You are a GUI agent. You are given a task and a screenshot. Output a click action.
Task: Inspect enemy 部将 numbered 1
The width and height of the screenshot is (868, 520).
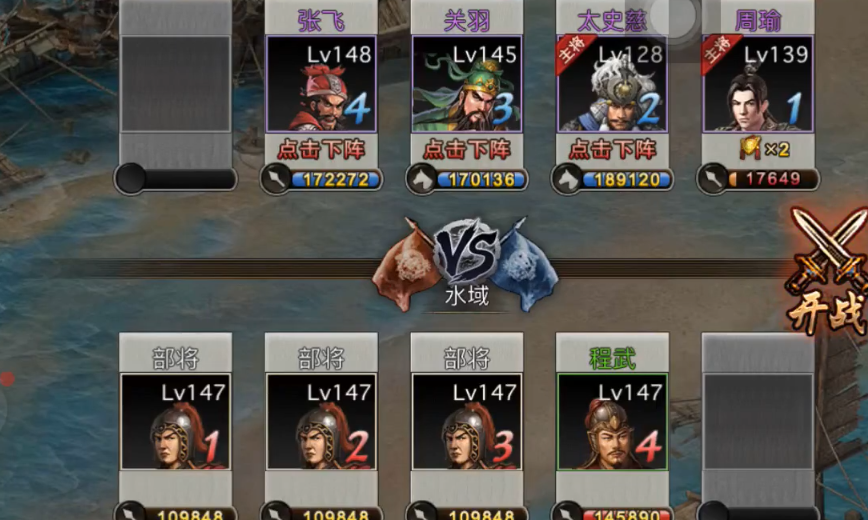click(x=175, y=422)
